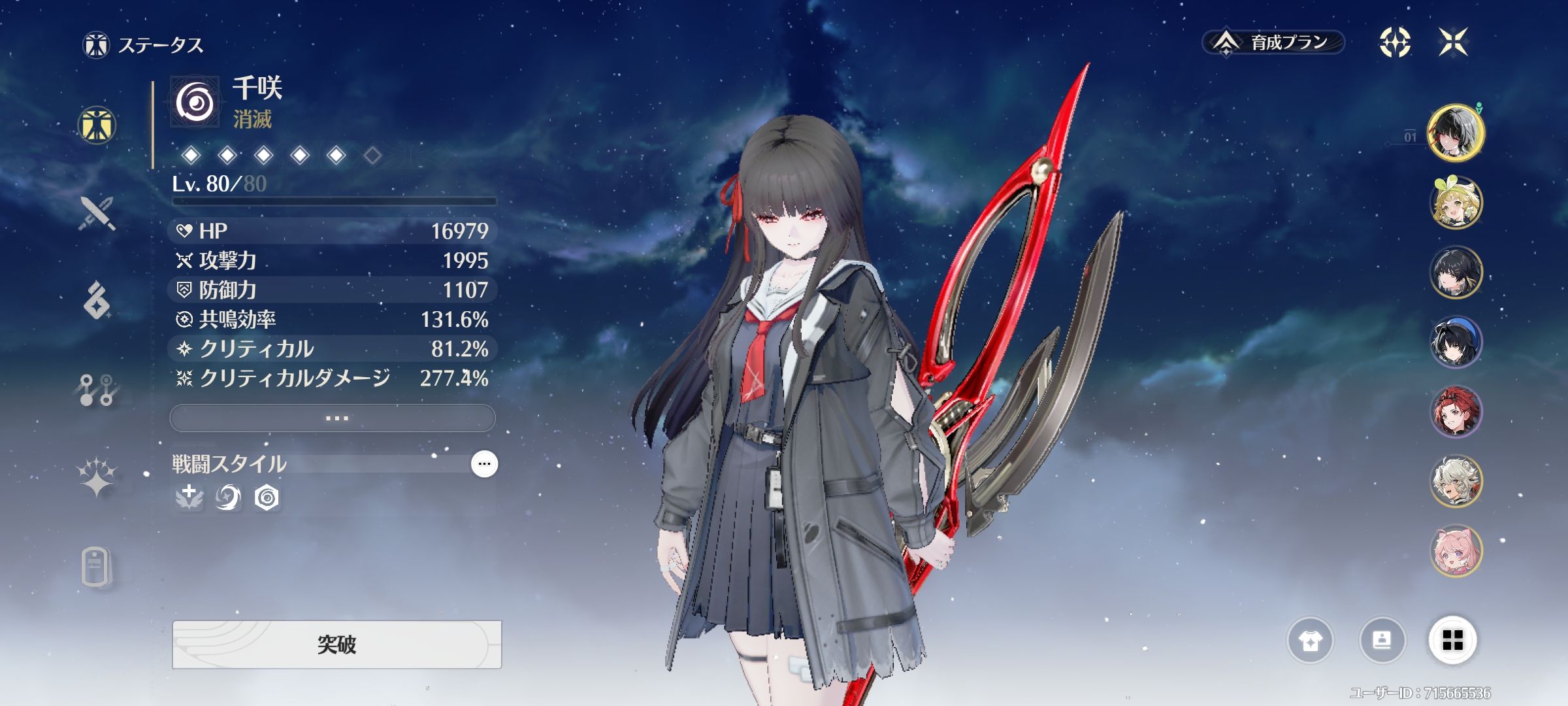Open the resonance chain sparkle tab
Viewport: 1568px width, 706px height.
coord(97,477)
